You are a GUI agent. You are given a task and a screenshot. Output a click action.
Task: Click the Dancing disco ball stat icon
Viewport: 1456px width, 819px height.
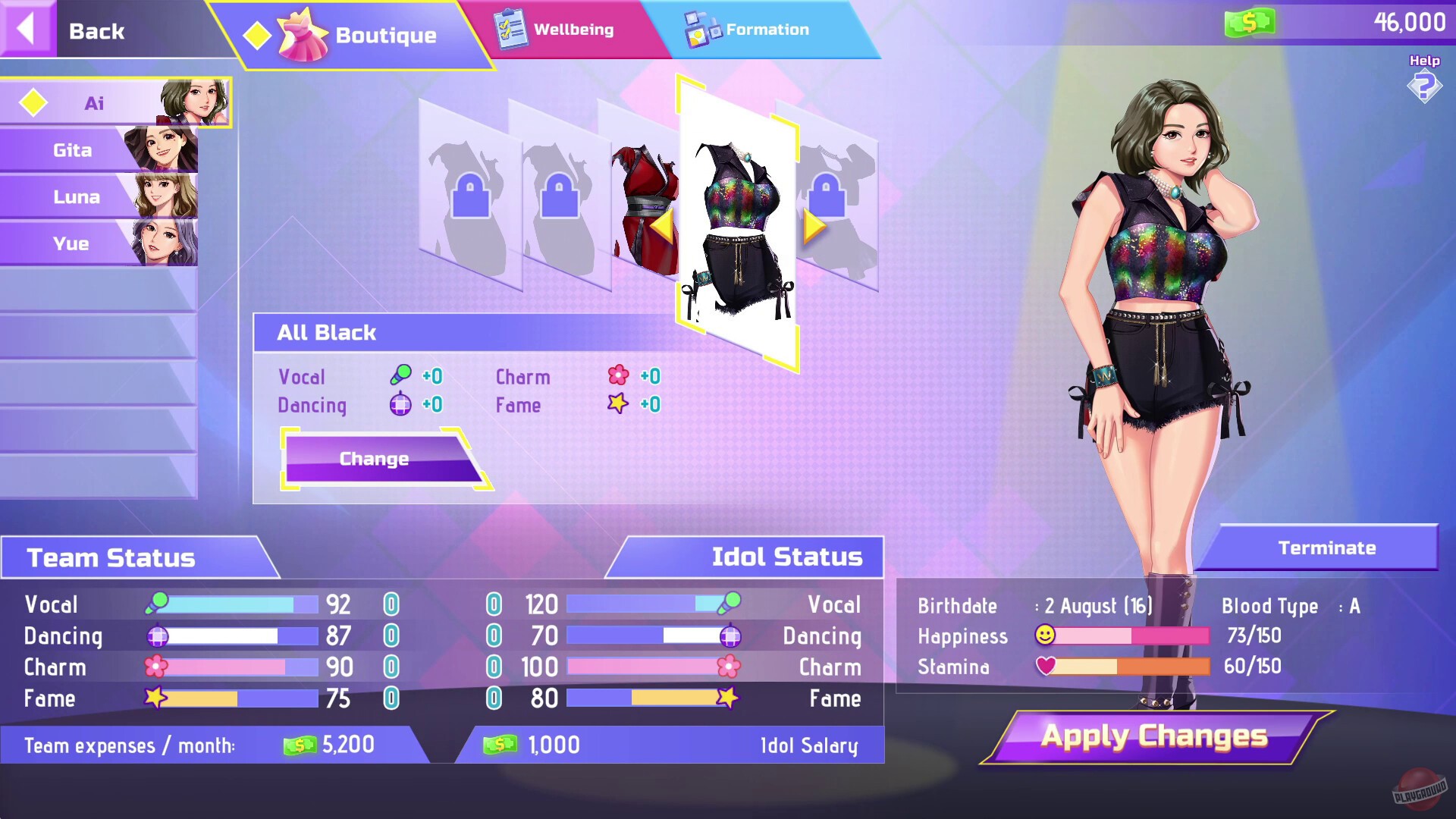click(x=157, y=636)
